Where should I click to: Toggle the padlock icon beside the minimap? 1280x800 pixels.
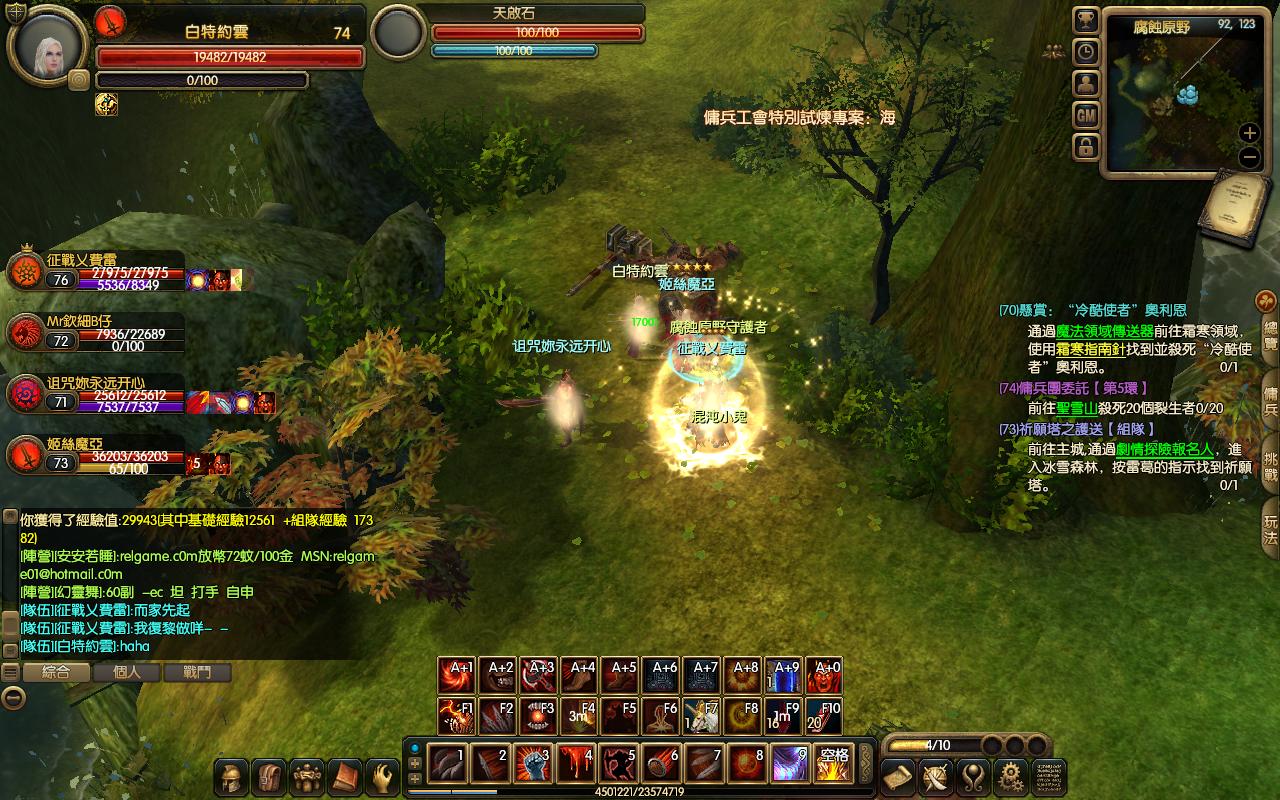click(x=1086, y=147)
